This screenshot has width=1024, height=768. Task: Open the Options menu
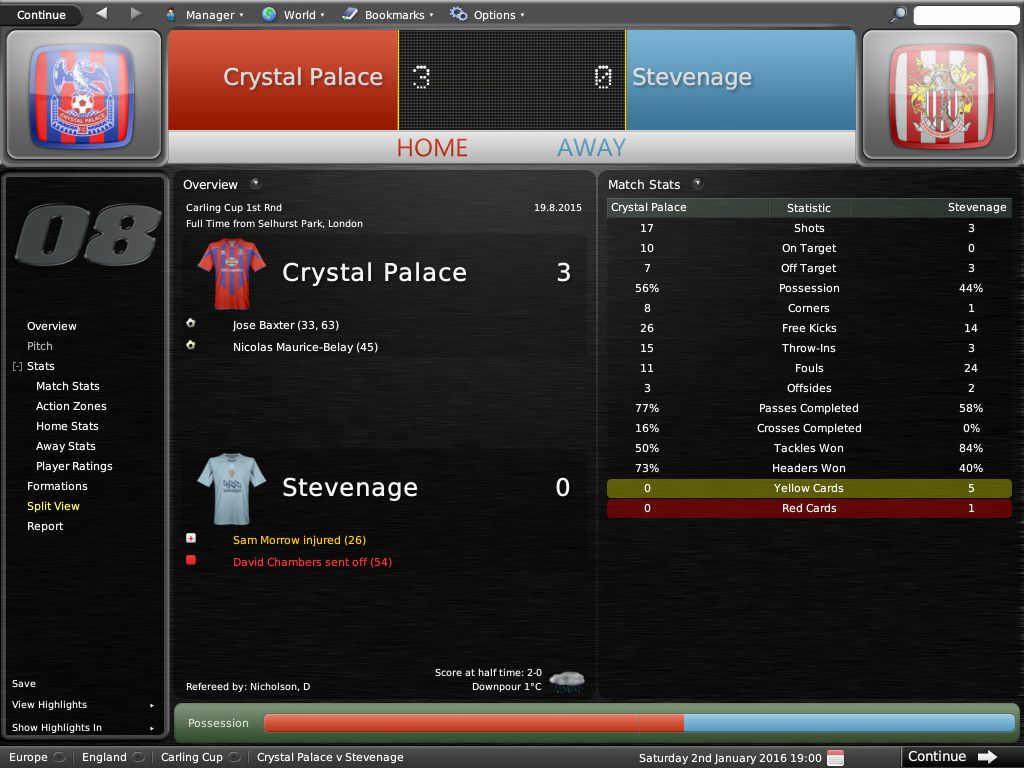click(x=487, y=15)
